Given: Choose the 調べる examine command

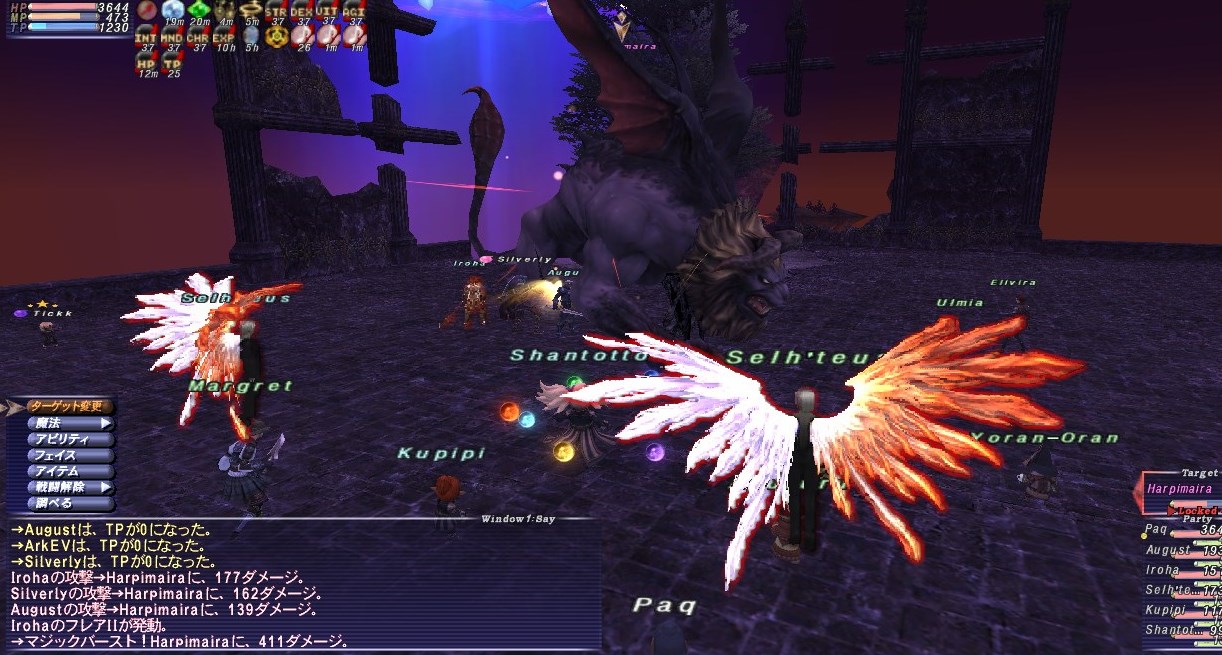Looking at the screenshot, I should [68, 503].
